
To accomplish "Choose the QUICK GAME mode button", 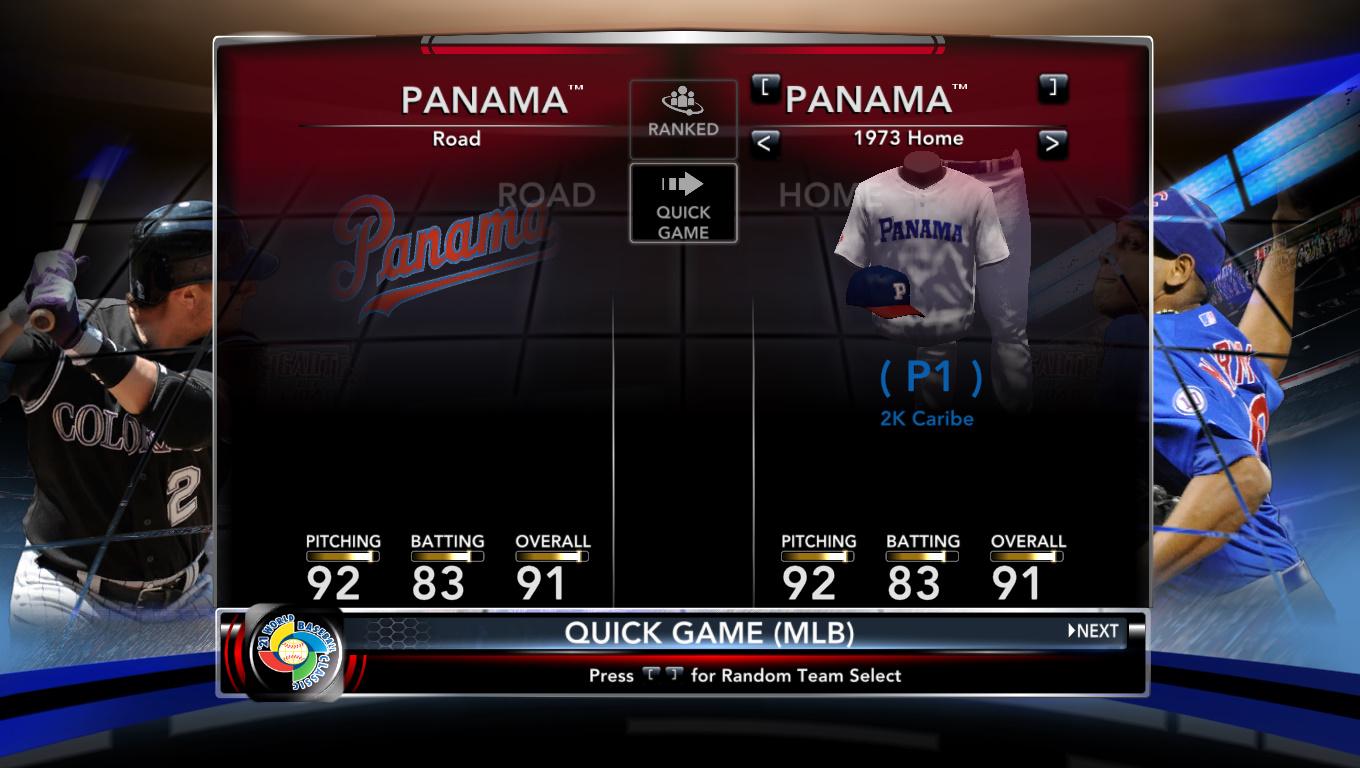I will [683, 204].
